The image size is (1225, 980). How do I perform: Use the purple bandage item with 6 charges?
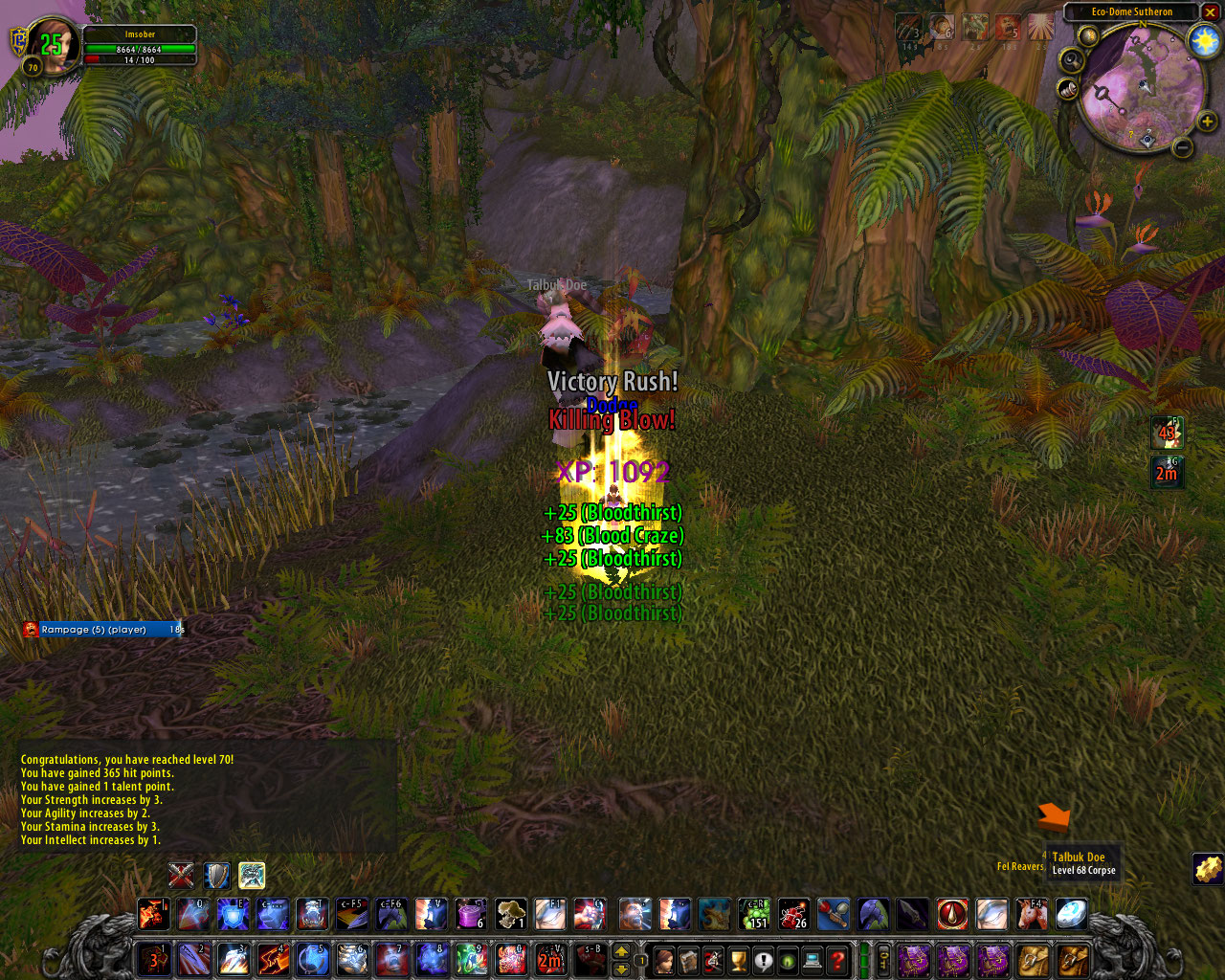pyautogui.click(x=471, y=914)
